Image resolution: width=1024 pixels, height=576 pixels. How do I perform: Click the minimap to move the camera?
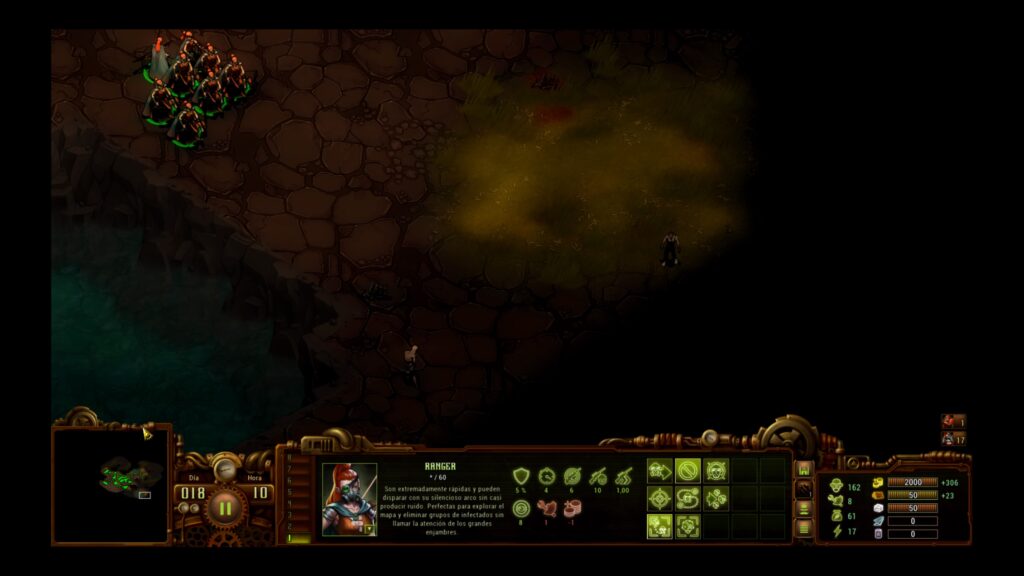[111, 485]
